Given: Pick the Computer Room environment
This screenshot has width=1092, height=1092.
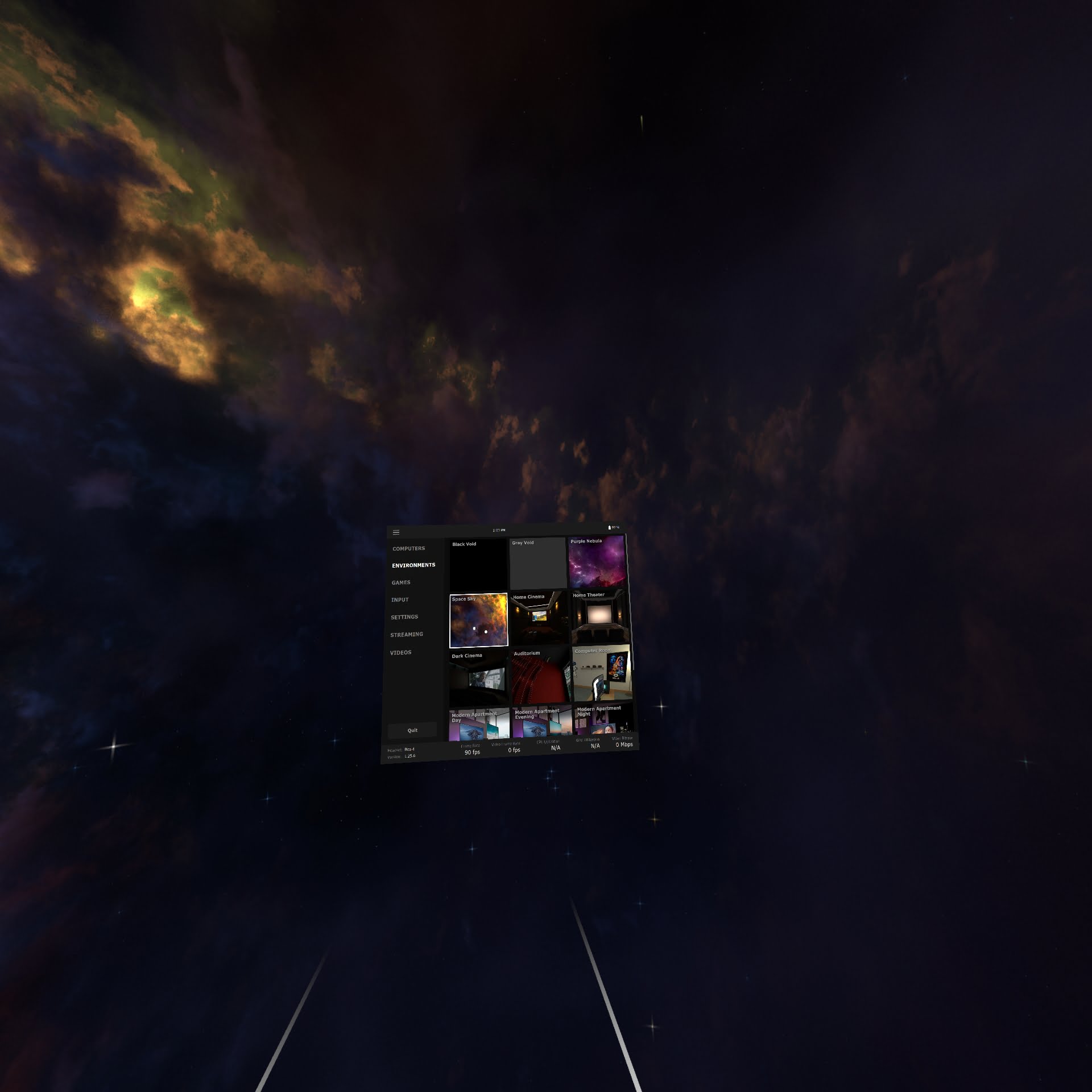Looking at the screenshot, I should point(602,674).
